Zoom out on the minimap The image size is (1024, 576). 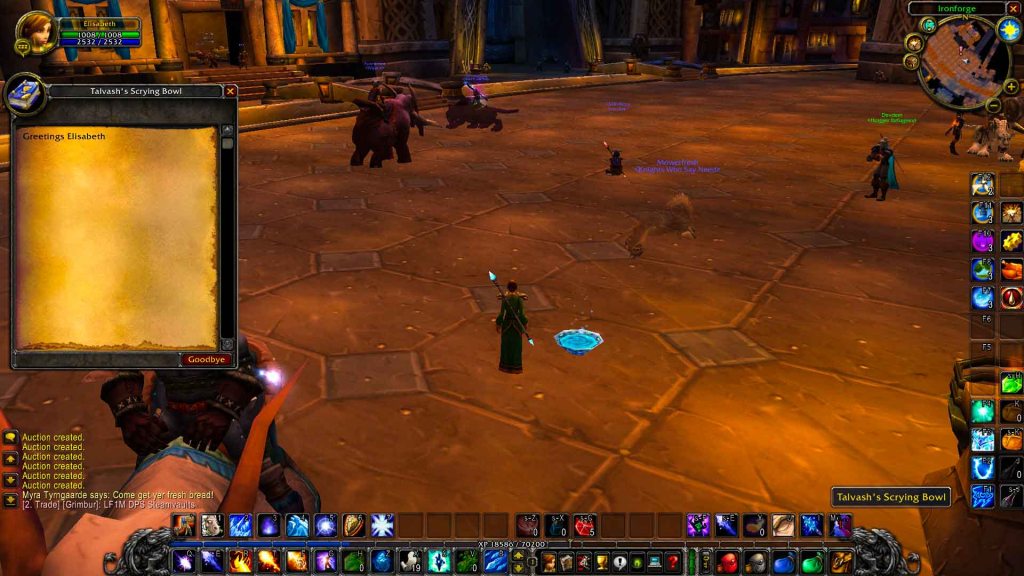coord(993,105)
